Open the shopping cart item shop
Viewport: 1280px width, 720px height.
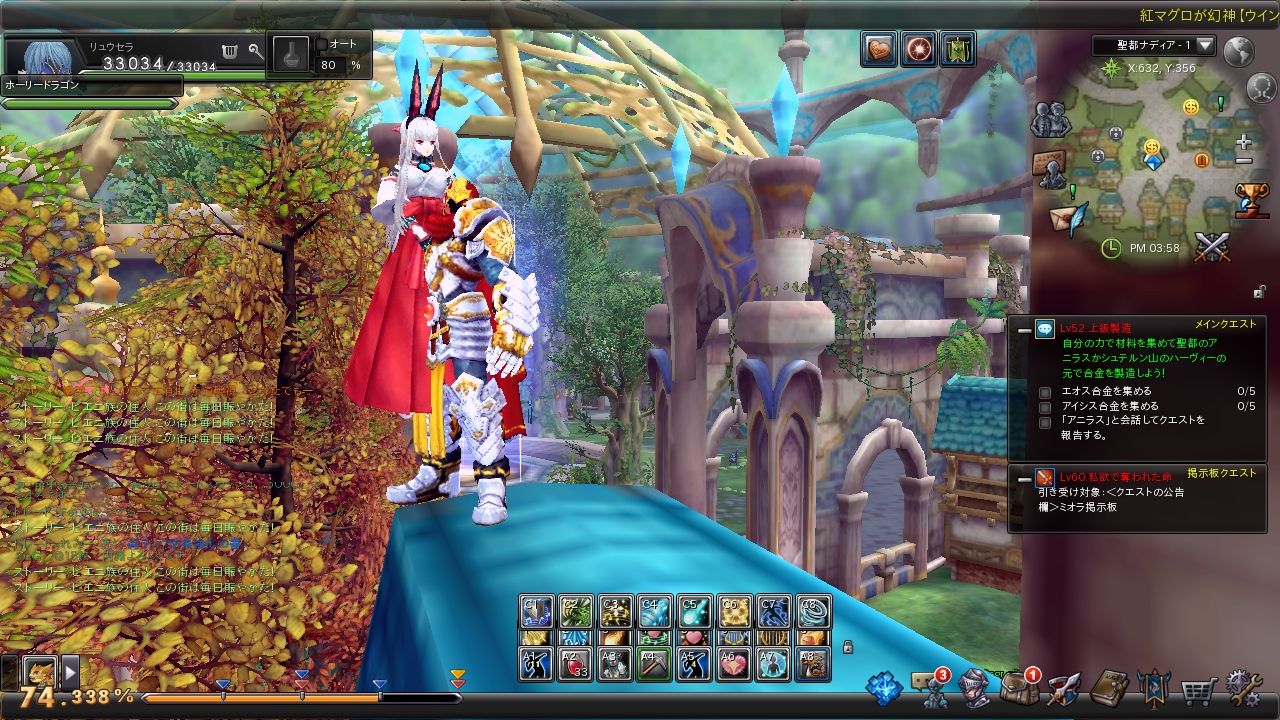pyautogui.click(x=1200, y=689)
